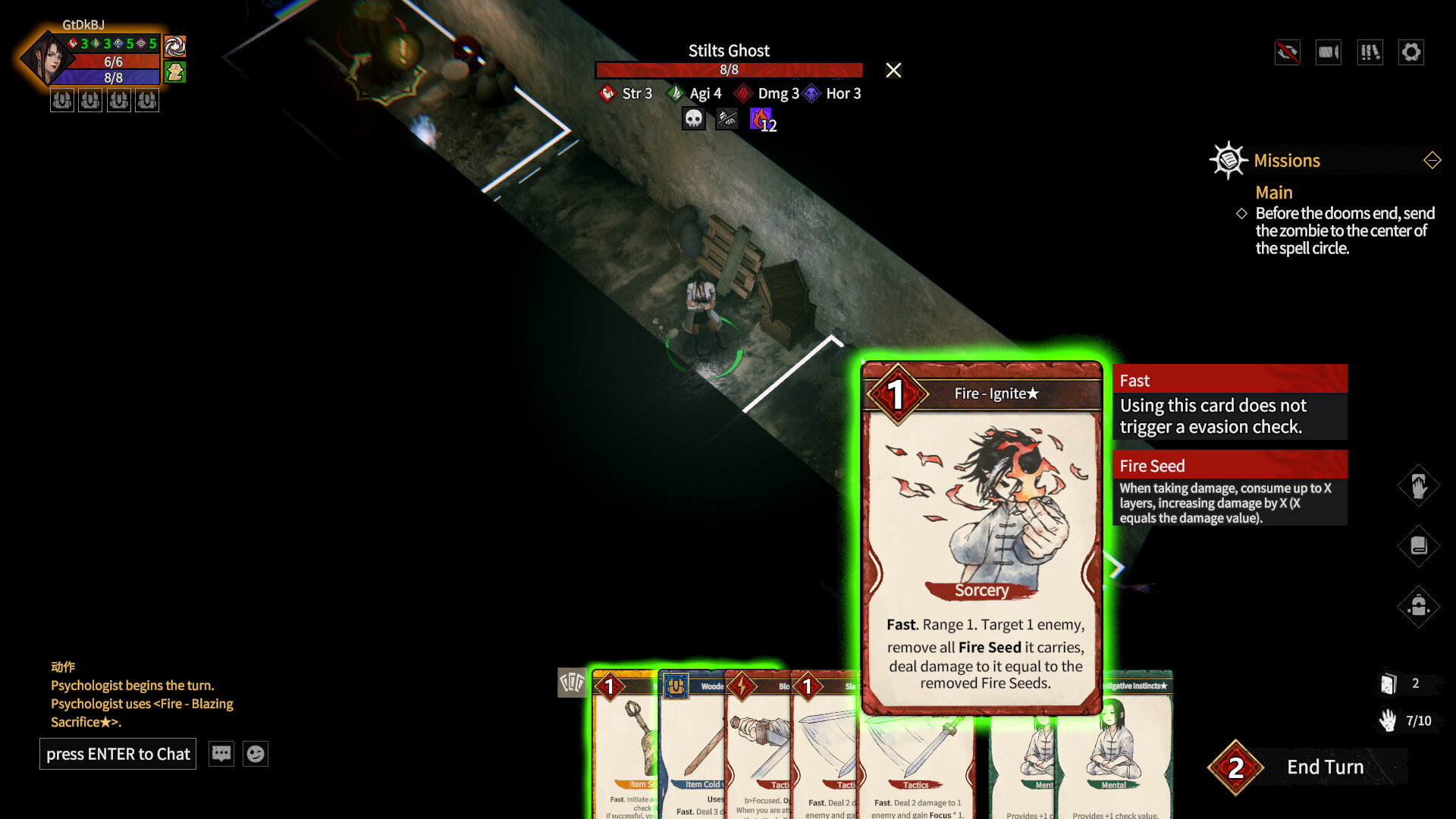
Task: Open the emote smiley icon
Action: click(x=257, y=753)
